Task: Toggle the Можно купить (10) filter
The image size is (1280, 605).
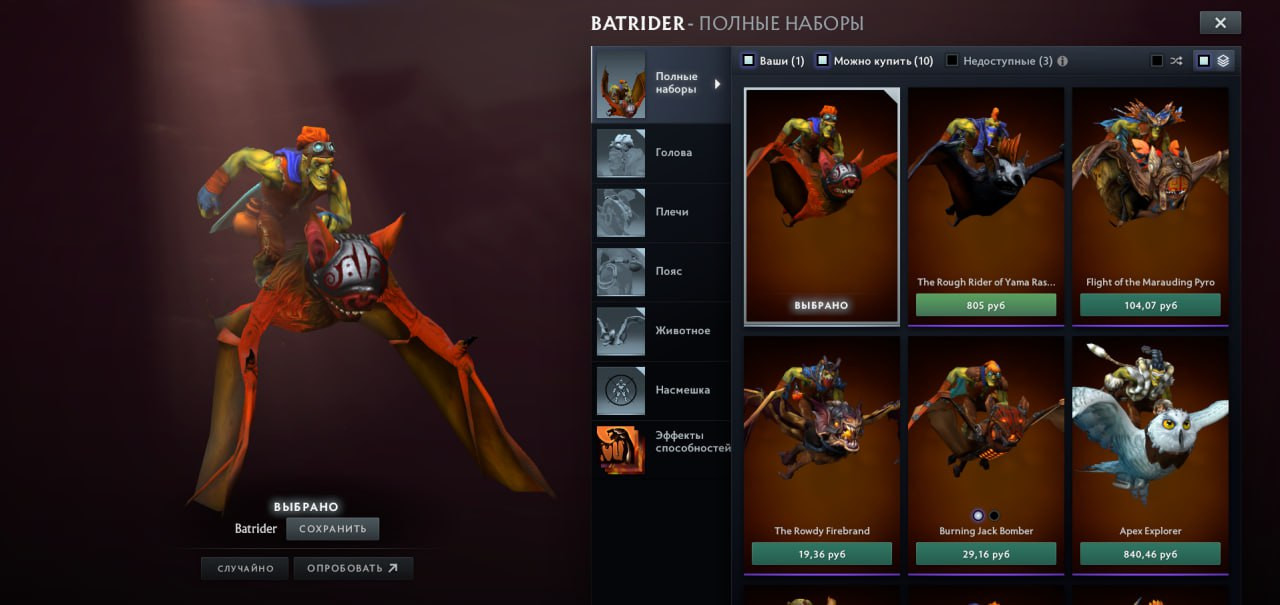Action: pyautogui.click(x=823, y=61)
